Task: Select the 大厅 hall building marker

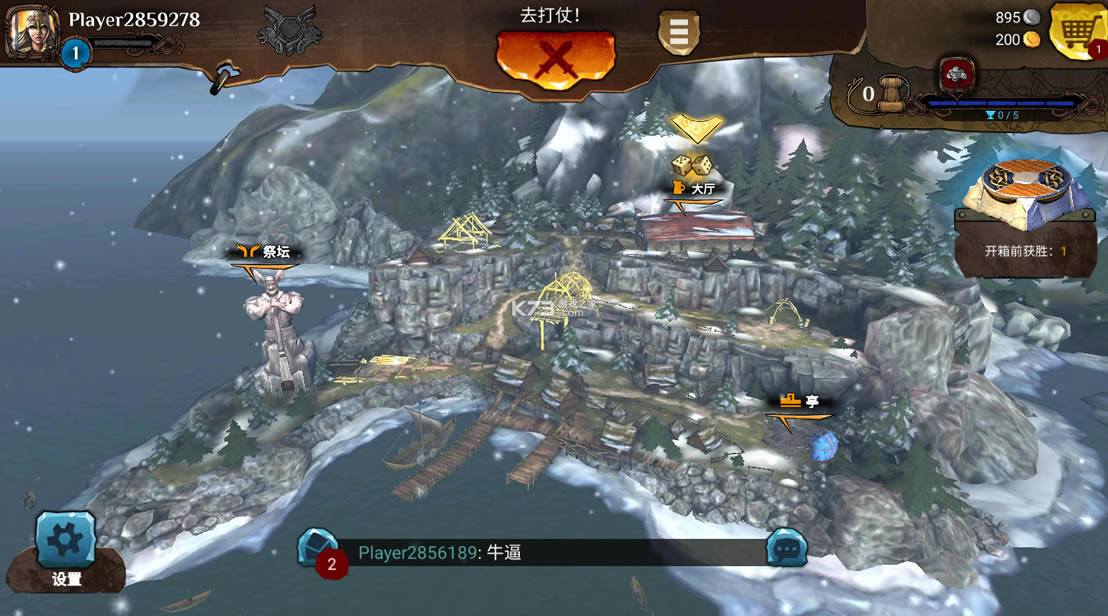Action: tap(695, 190)
